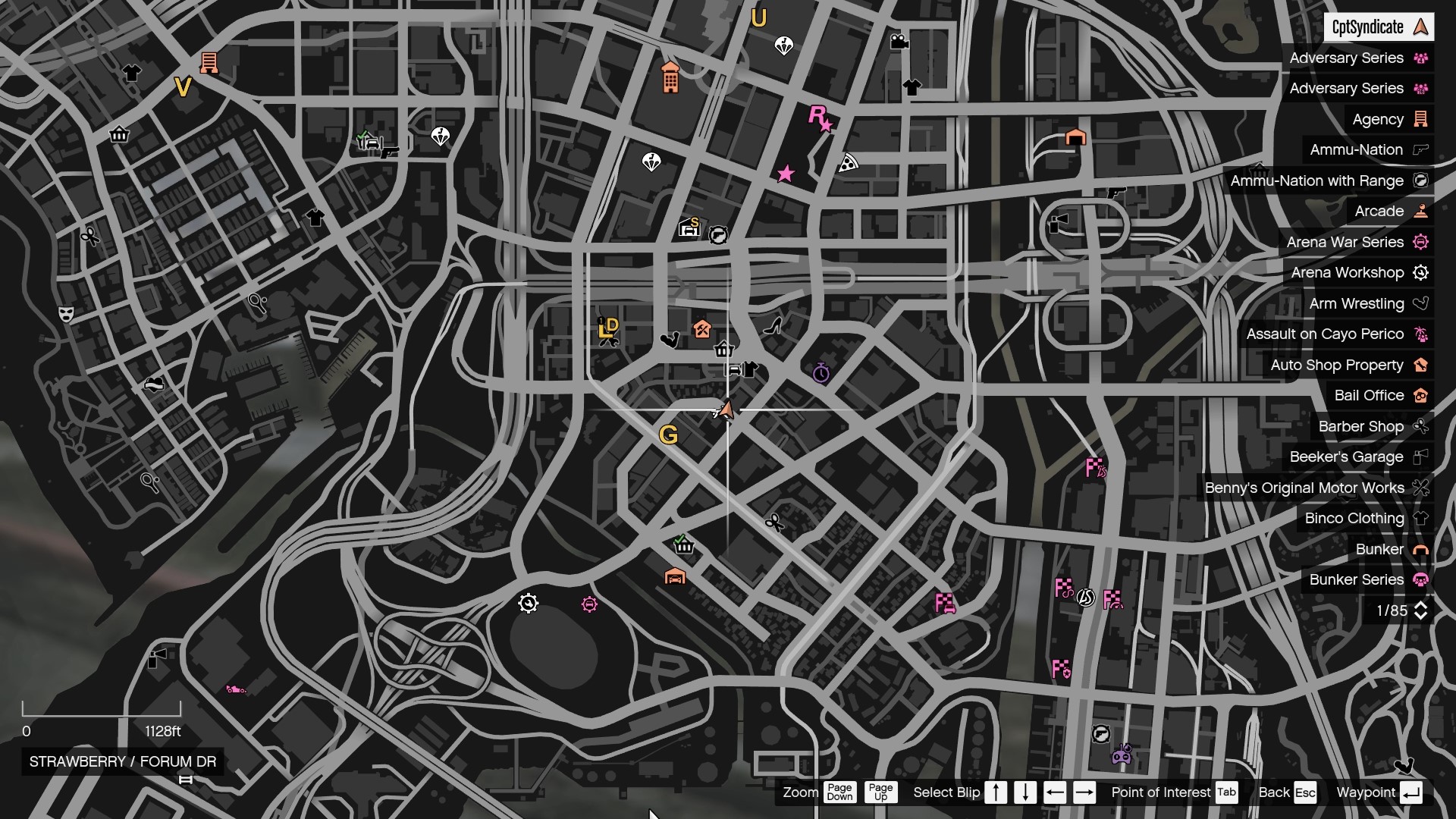Click the Select Blip right arrow
Screen dimensions: 1456x819
[1084, 792]
